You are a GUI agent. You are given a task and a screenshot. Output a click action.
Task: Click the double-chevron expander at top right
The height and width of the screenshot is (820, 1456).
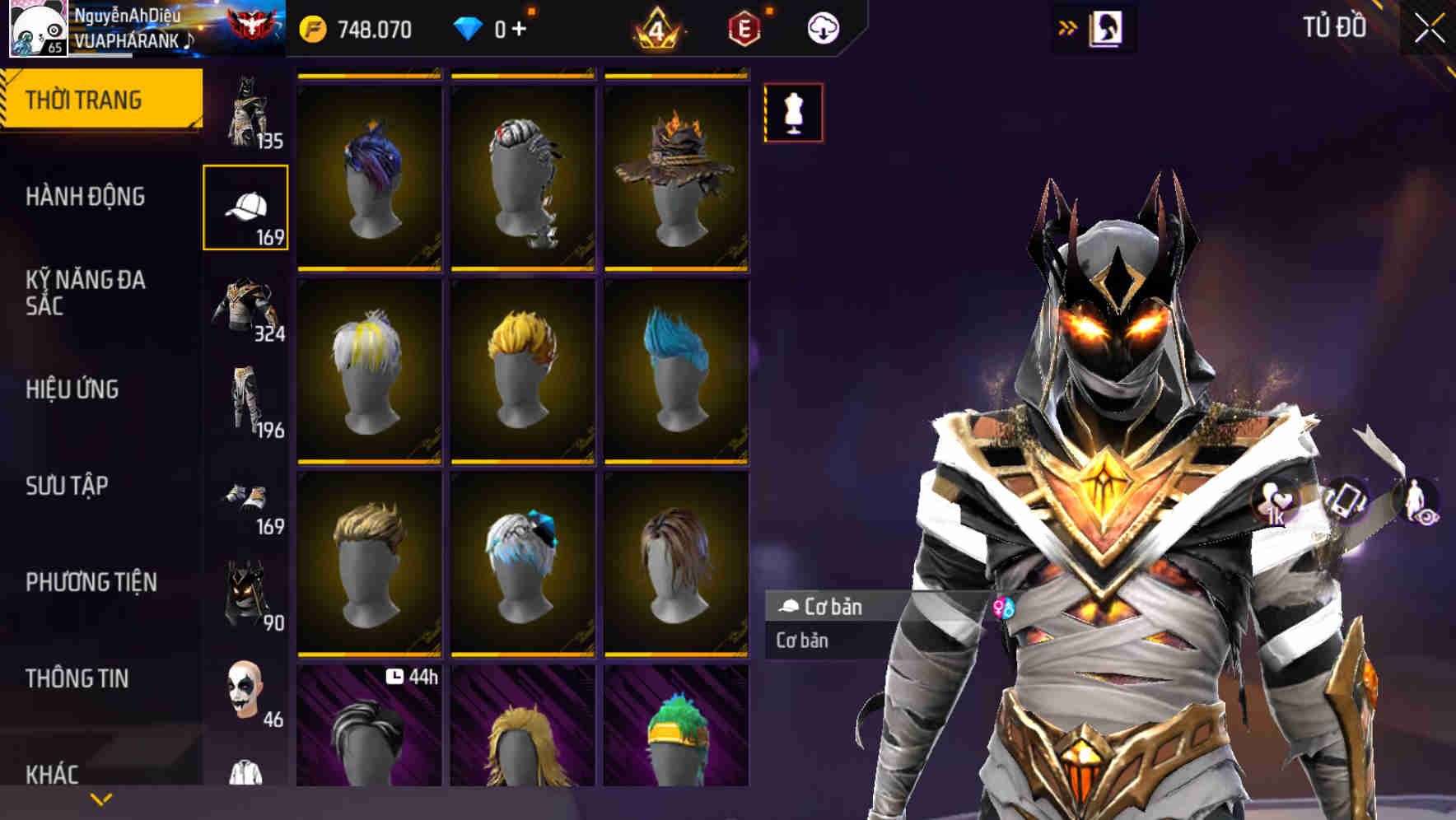[1068, 26]
